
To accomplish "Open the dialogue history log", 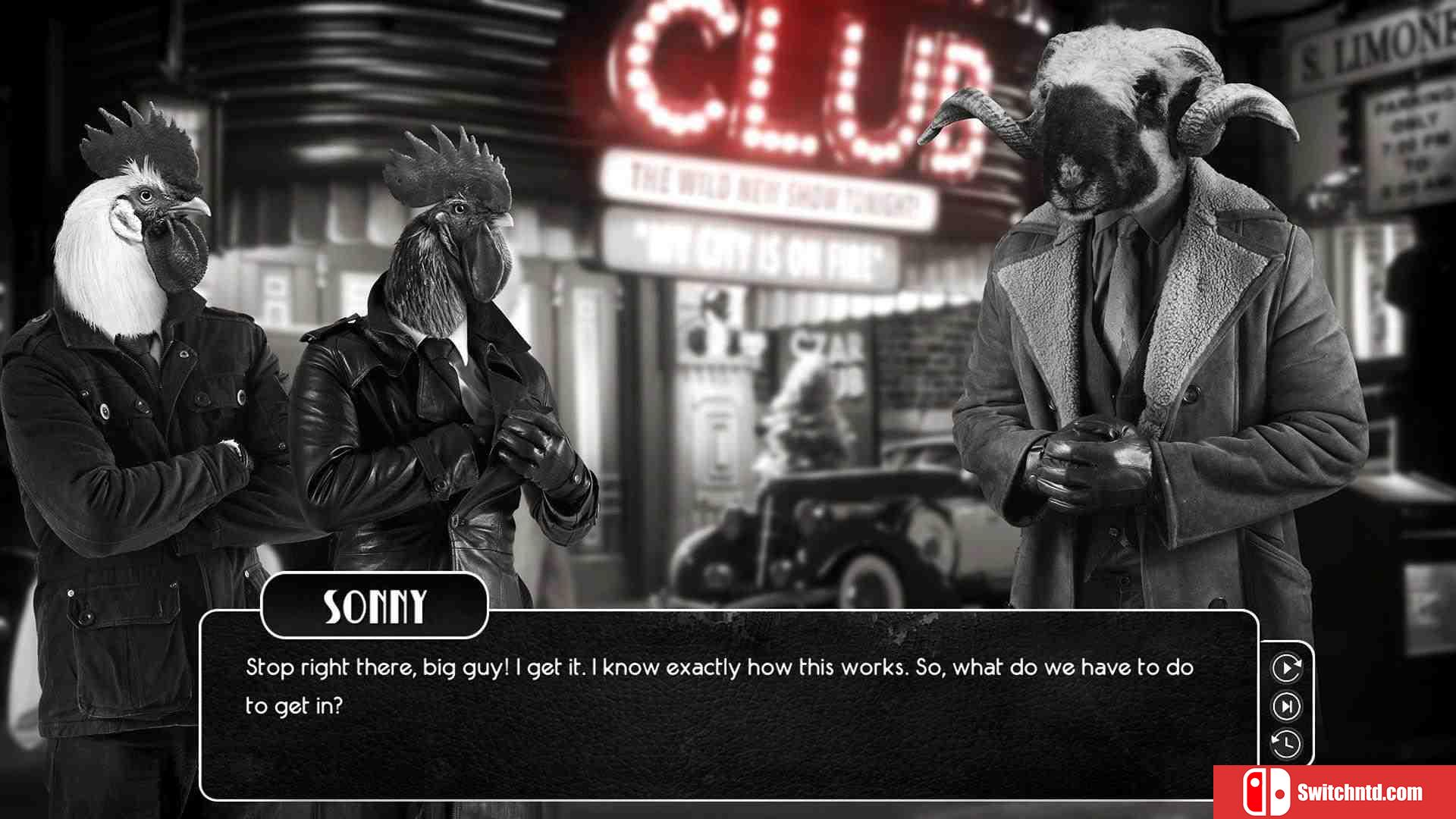I will 1286,744.
